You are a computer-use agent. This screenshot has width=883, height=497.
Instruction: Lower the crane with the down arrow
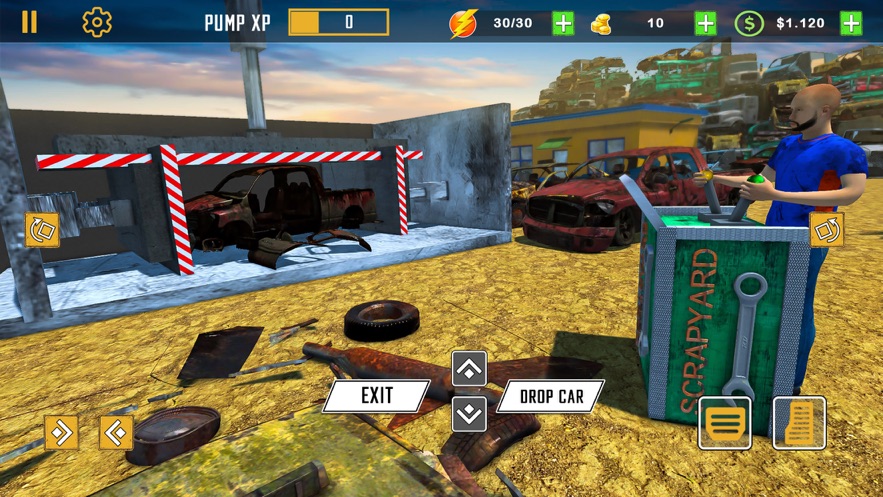click(469, 413)
